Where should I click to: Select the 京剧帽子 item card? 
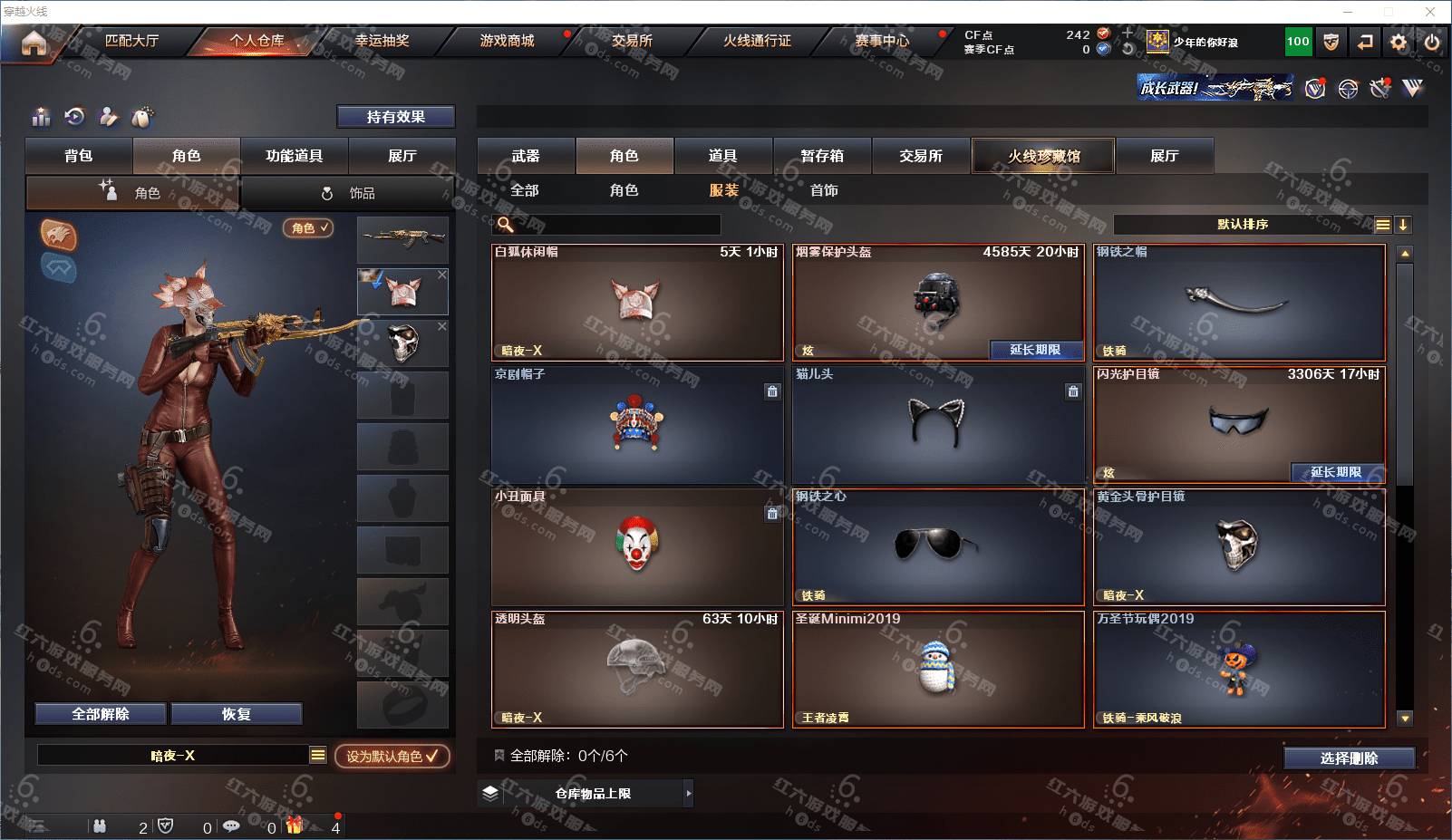tap(637, 425)
